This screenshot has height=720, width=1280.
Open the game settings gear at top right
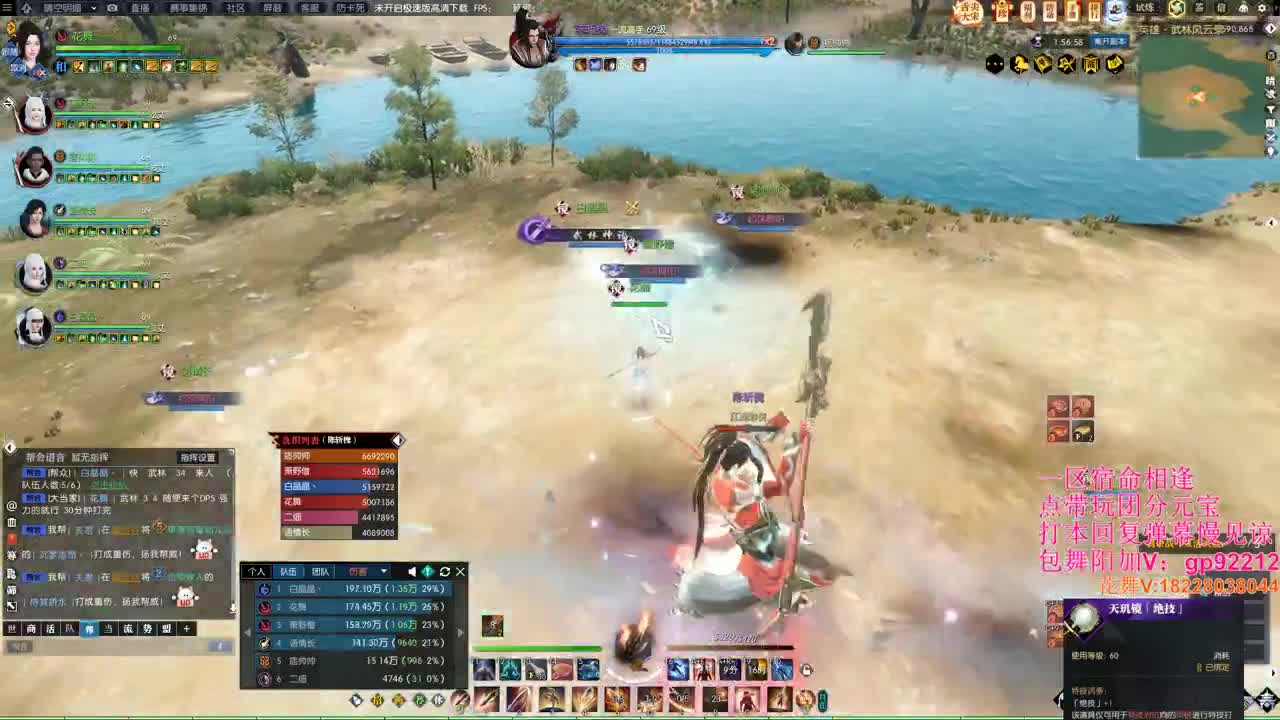[x=1260, y=8]
